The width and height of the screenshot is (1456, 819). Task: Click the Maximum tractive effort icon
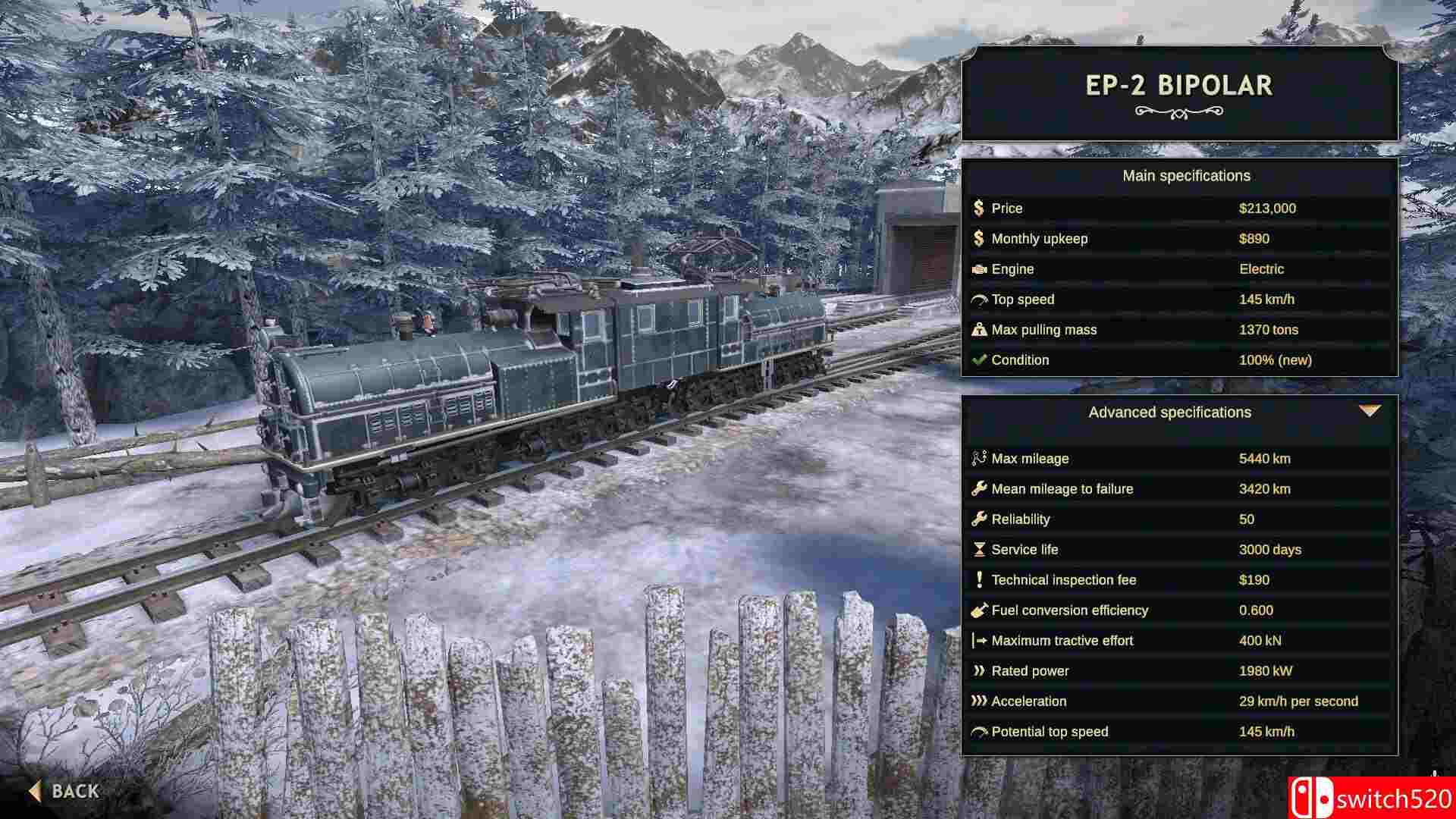pos(979,640)
